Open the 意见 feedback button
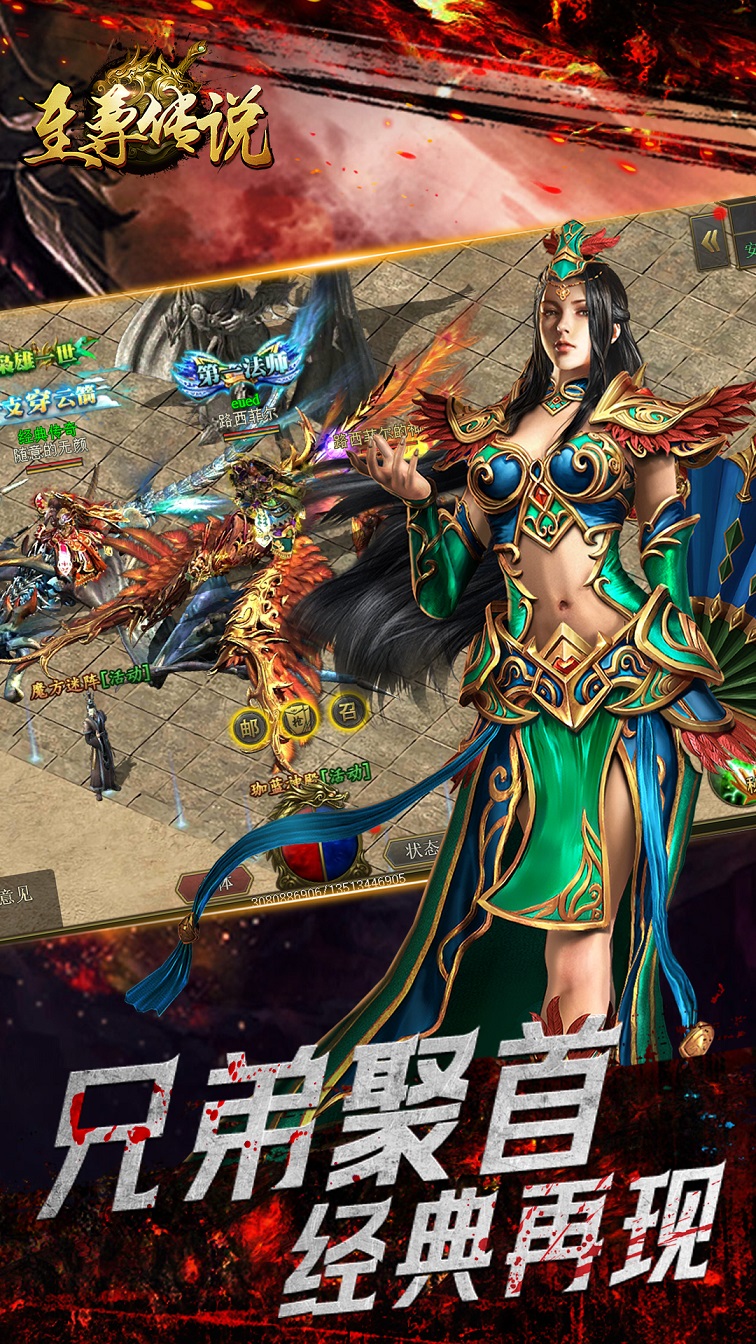 tap(22, 895)
